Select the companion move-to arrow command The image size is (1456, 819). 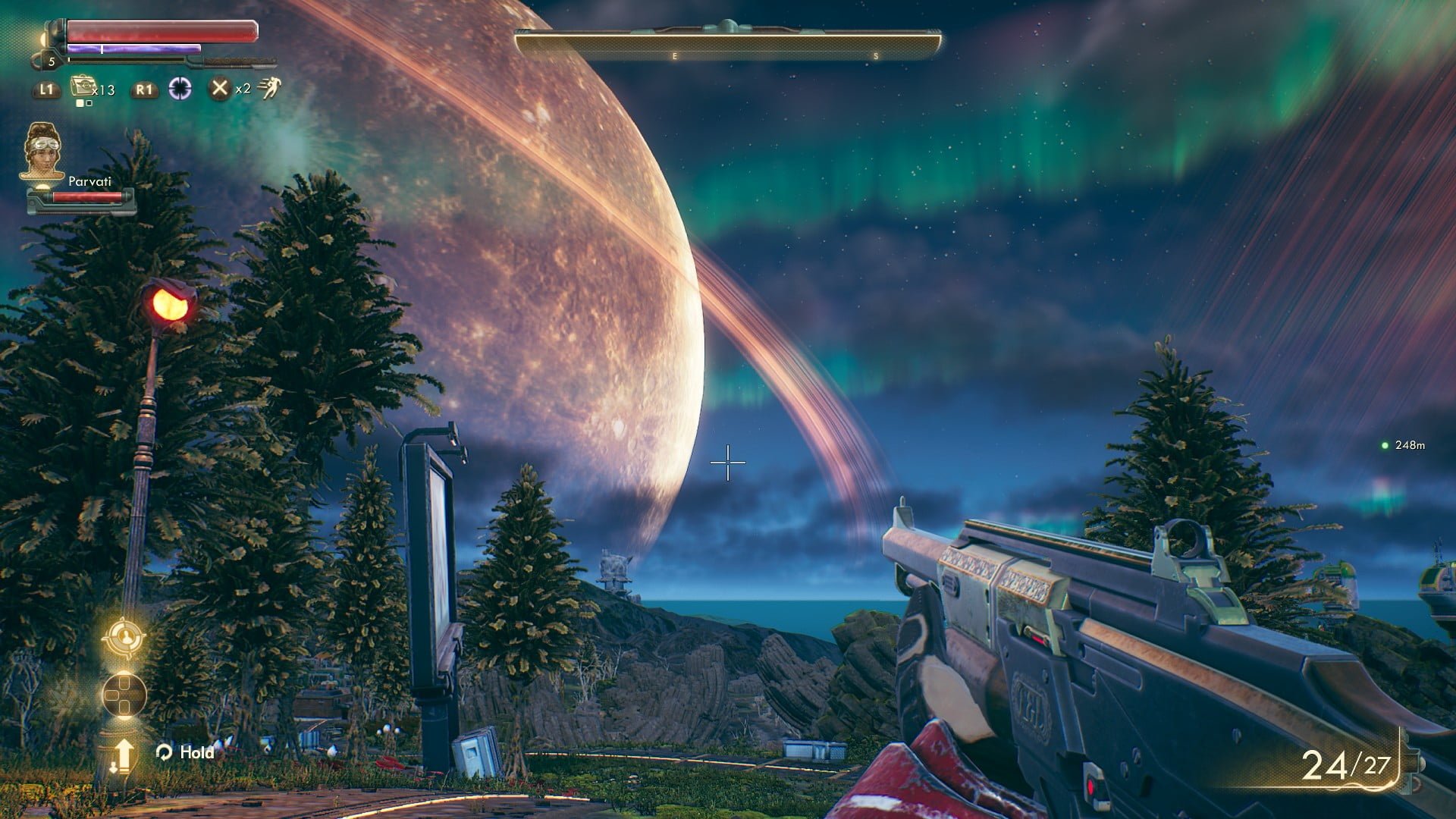point(124,755)
